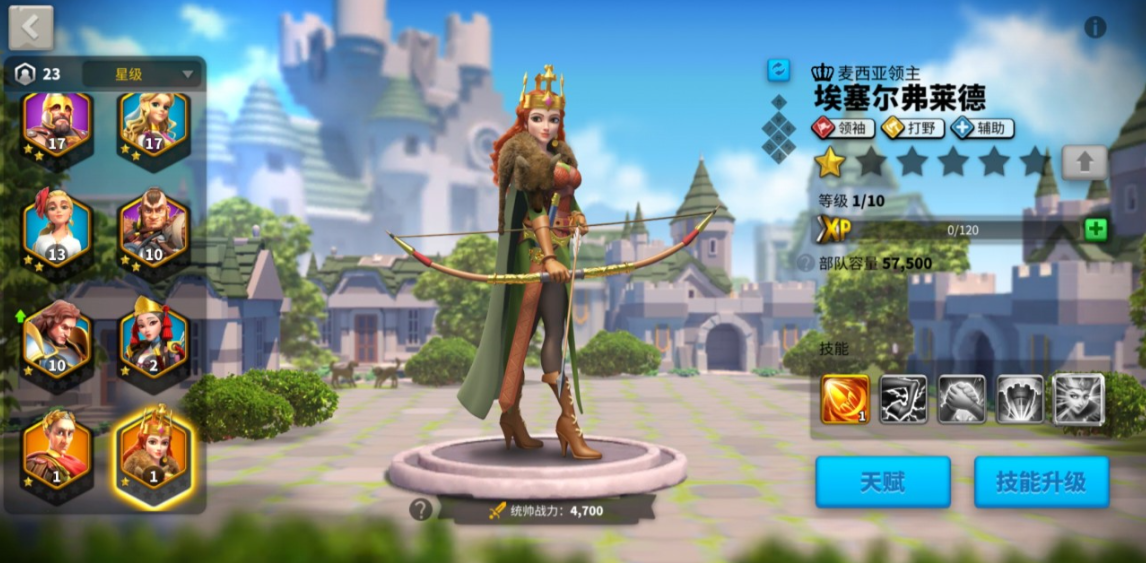Open the help icon beside 统帅战力
The height and width of the screenshot is (563, 1146).
tap(421, 510)
